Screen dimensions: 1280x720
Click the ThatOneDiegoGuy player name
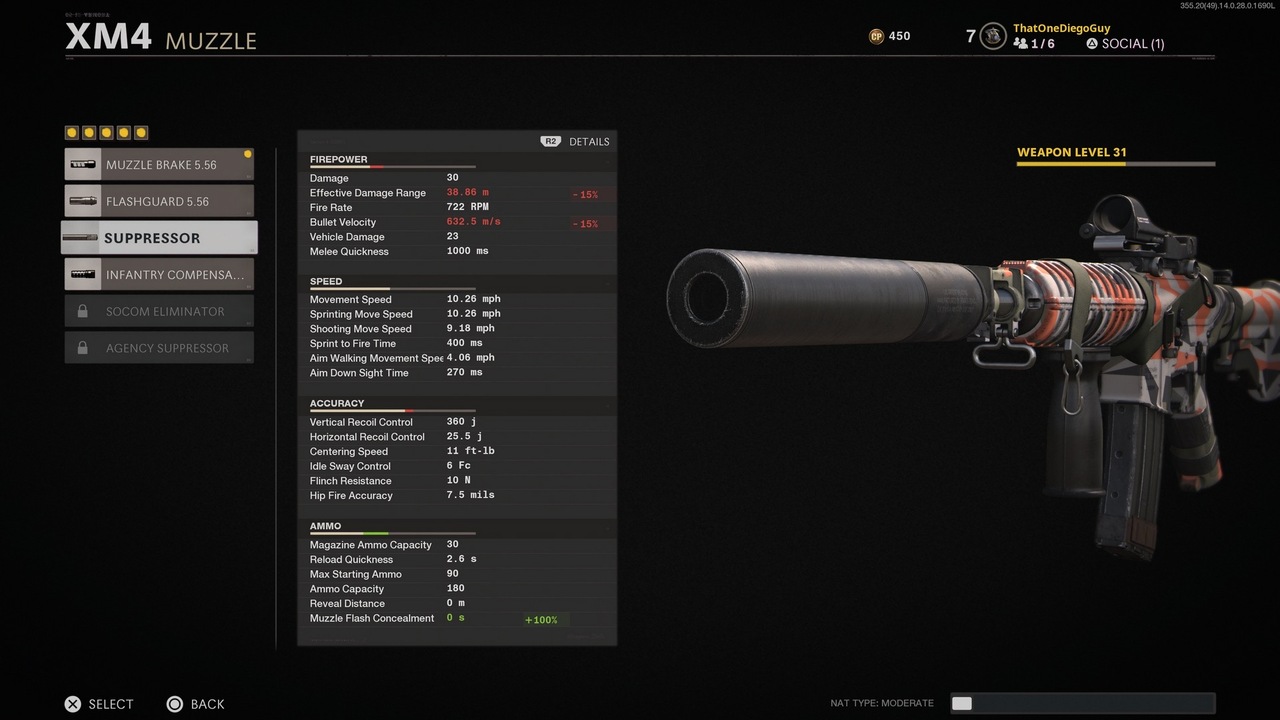click(1061, 29)
